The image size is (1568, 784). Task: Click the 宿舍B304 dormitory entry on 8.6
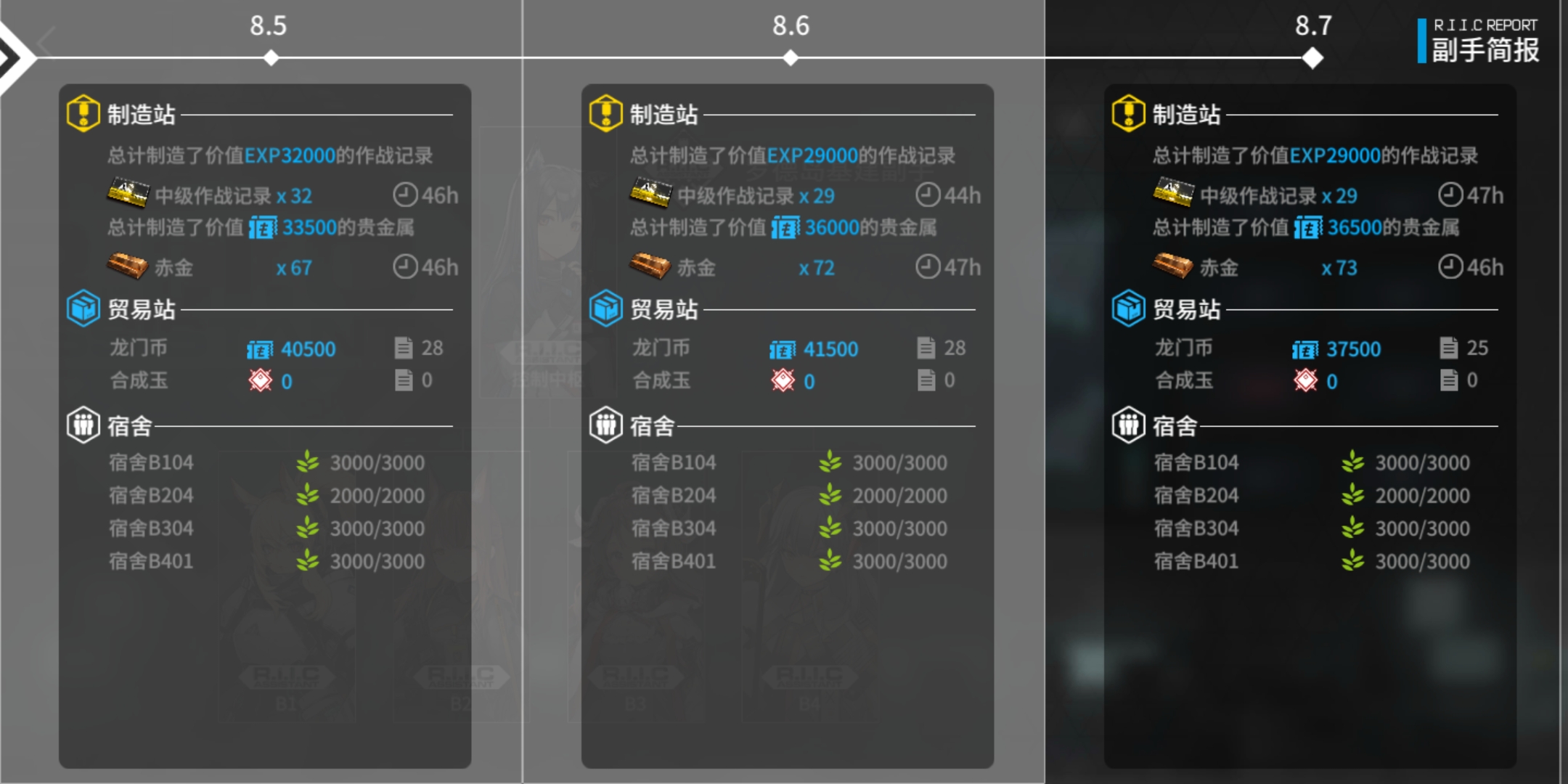(x=672, y=528)
